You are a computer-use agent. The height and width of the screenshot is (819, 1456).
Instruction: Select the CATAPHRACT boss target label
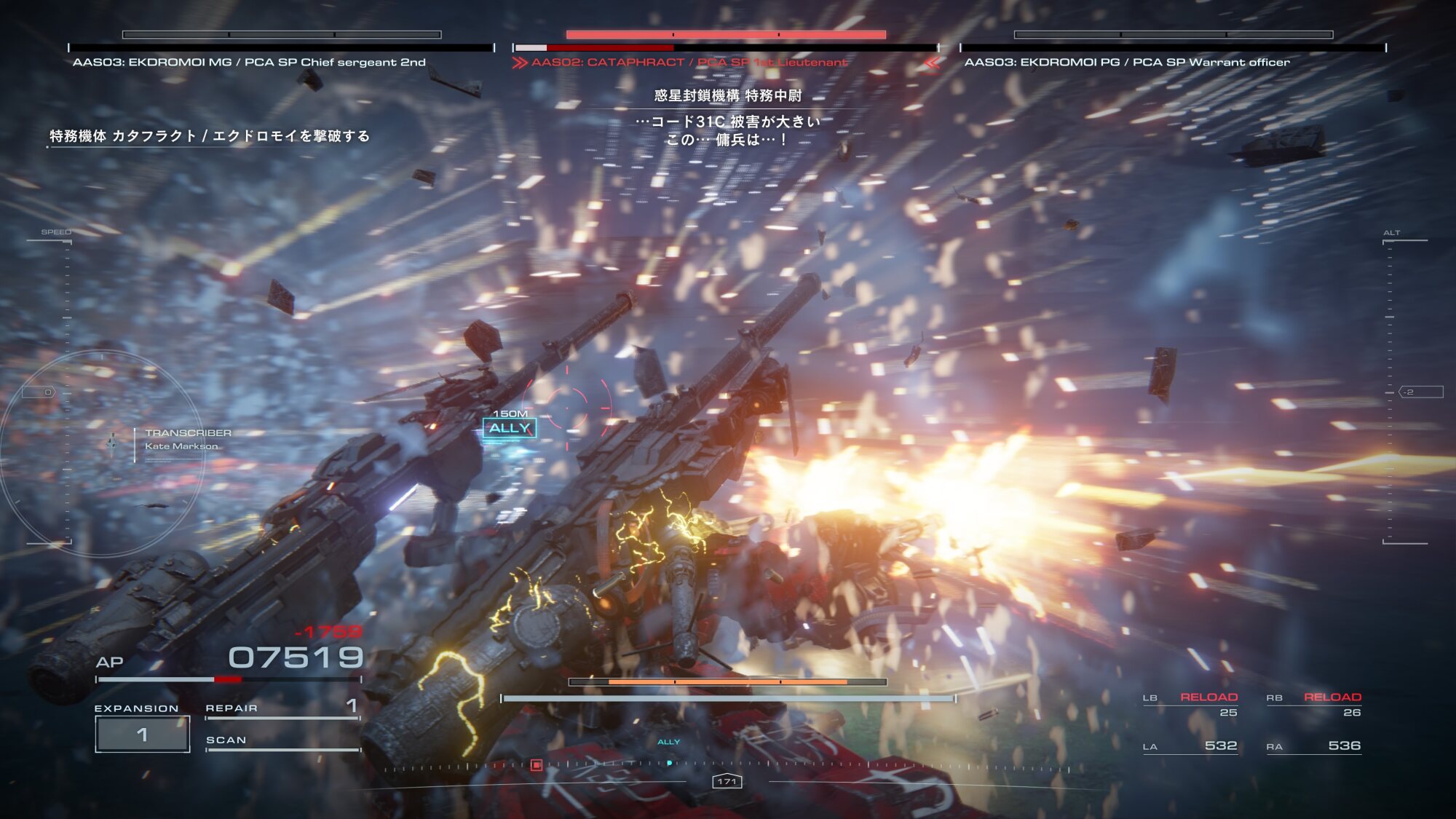(689, 63)
